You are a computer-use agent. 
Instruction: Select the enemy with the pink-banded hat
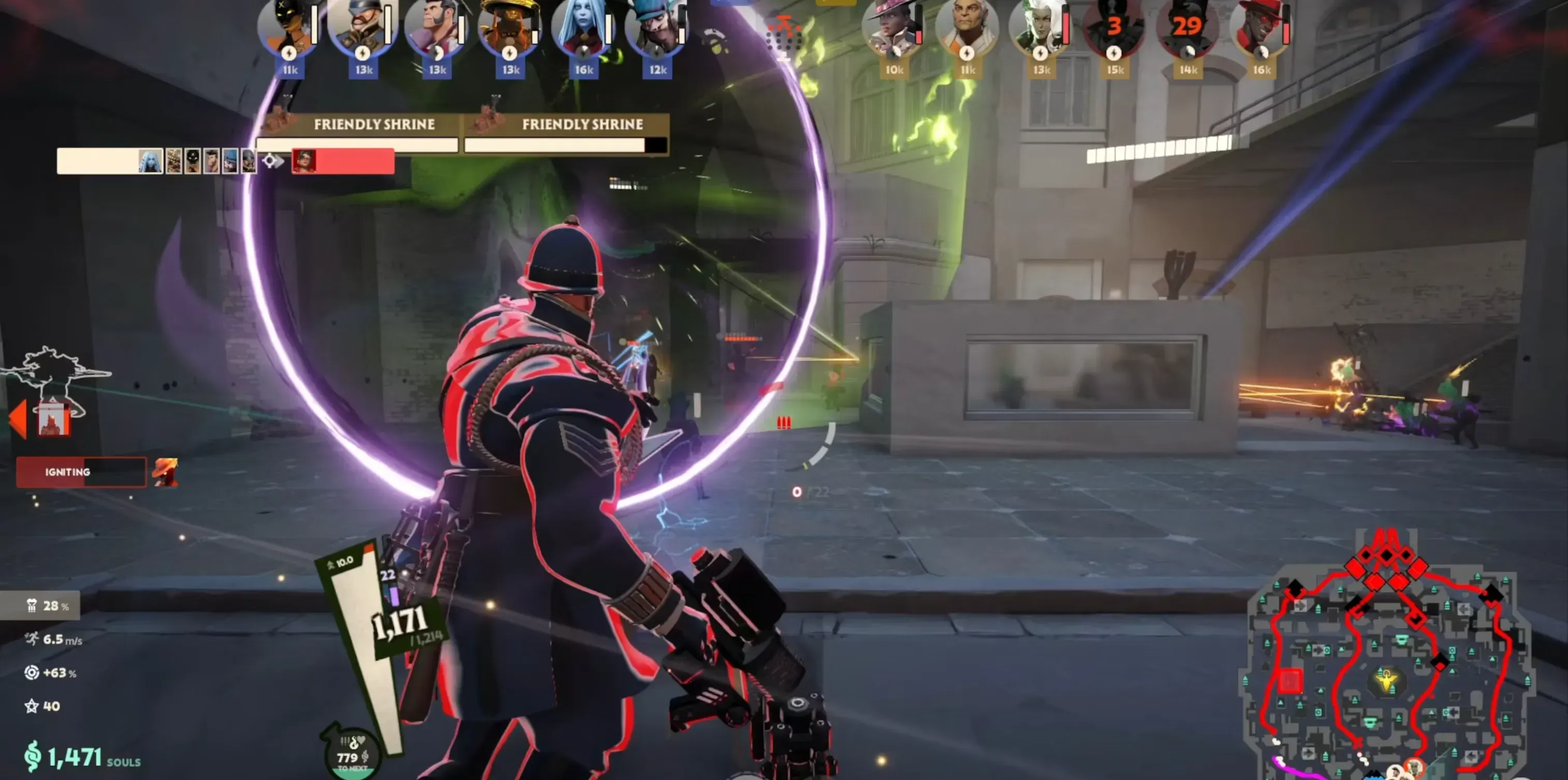pyautogui.click(x=892, y=27)
